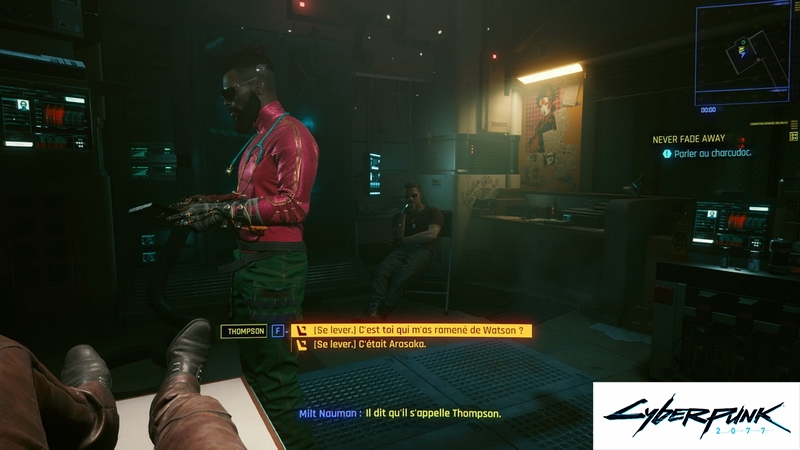Select the Never Fade Away quest tracker
The image size is (800, 450).
point(691,141)
